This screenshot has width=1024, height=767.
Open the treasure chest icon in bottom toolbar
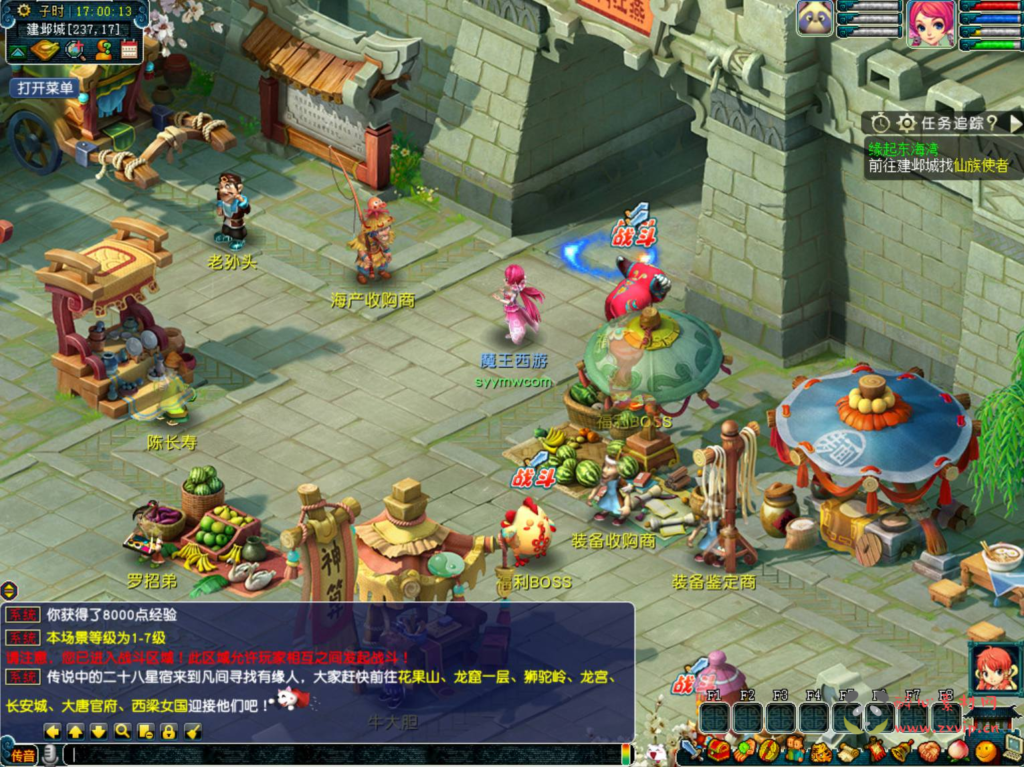click(718, 750)
